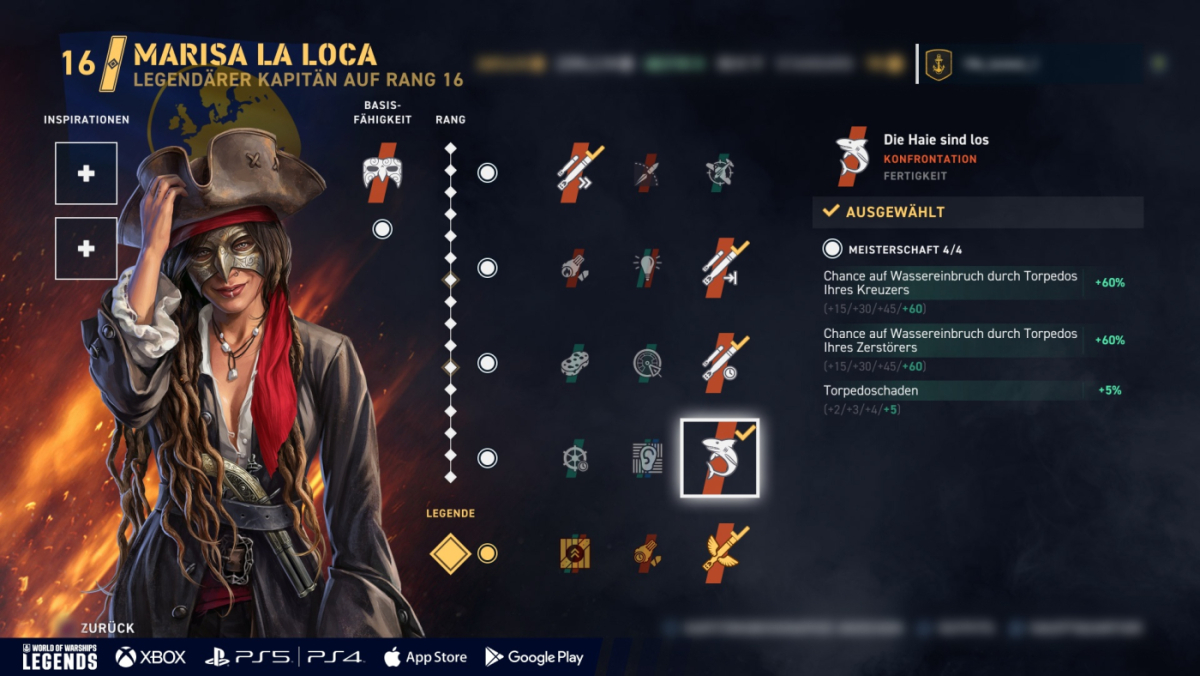Choose the radar dial skill icon

pos(647,362)
